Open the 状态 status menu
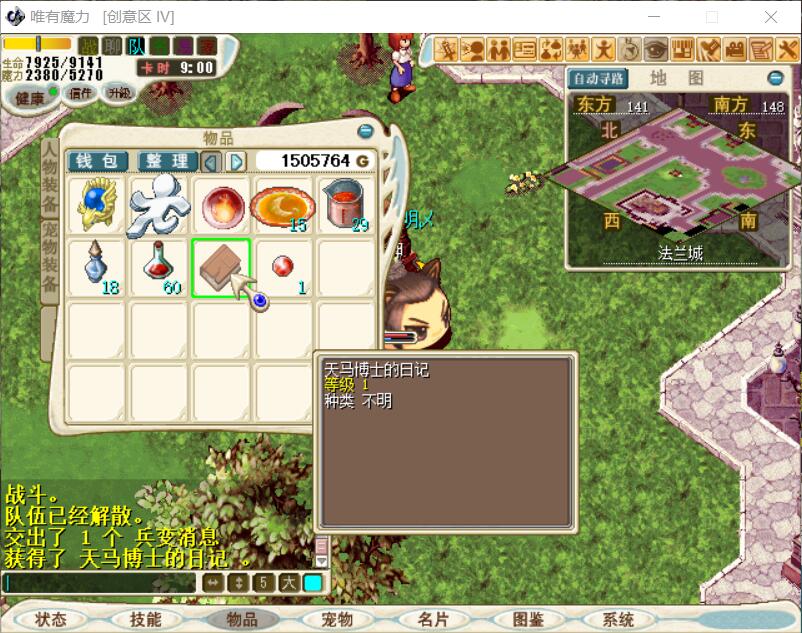This screenshot has height=633, width=802. click(50, 619)
